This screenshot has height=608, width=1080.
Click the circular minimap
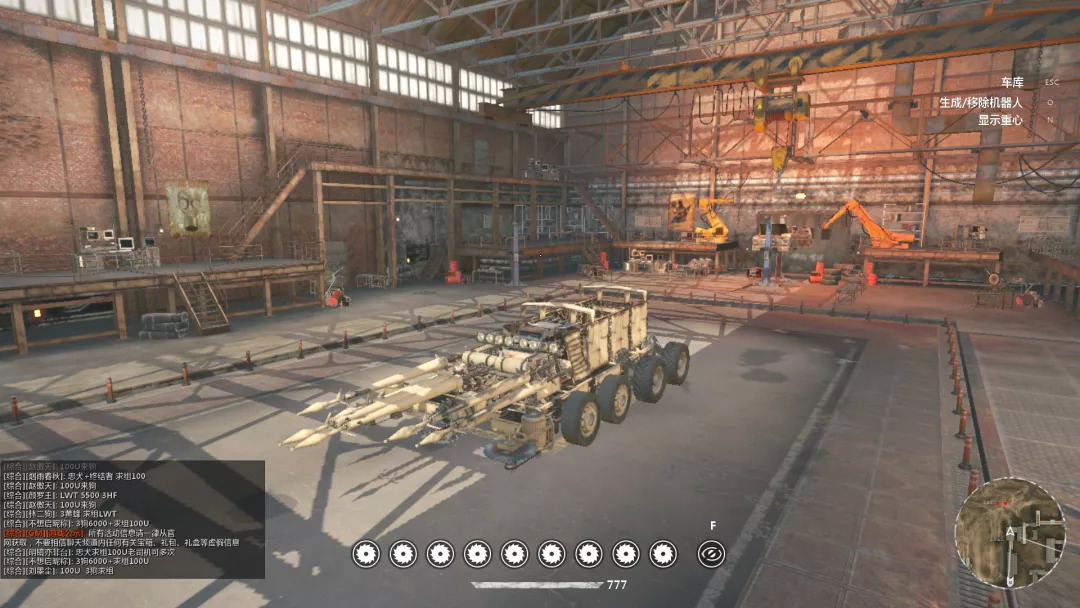(x=1008, y=532)
